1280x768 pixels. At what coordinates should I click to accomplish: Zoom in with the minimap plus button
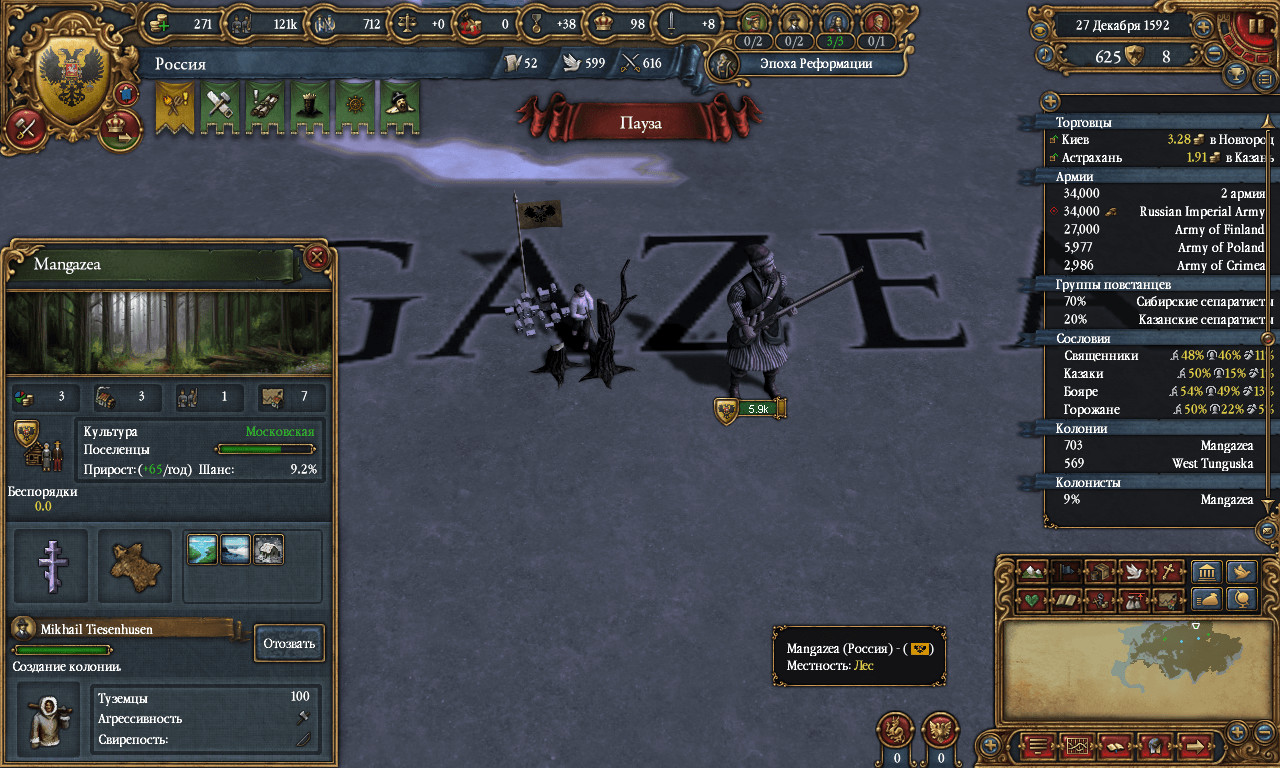[1238, 731]
